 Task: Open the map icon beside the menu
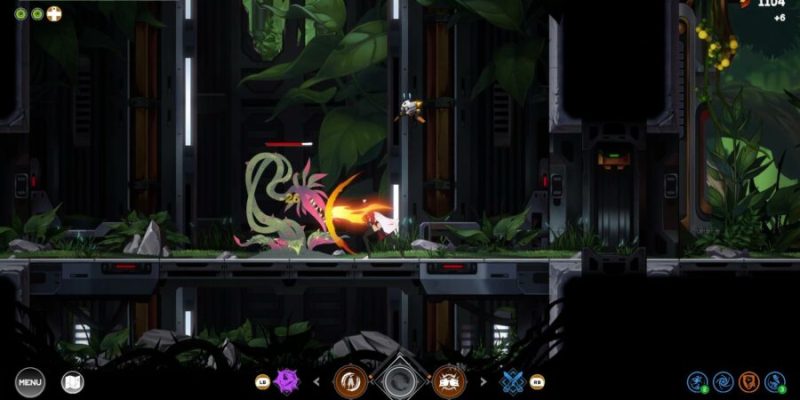pos(73,381)
